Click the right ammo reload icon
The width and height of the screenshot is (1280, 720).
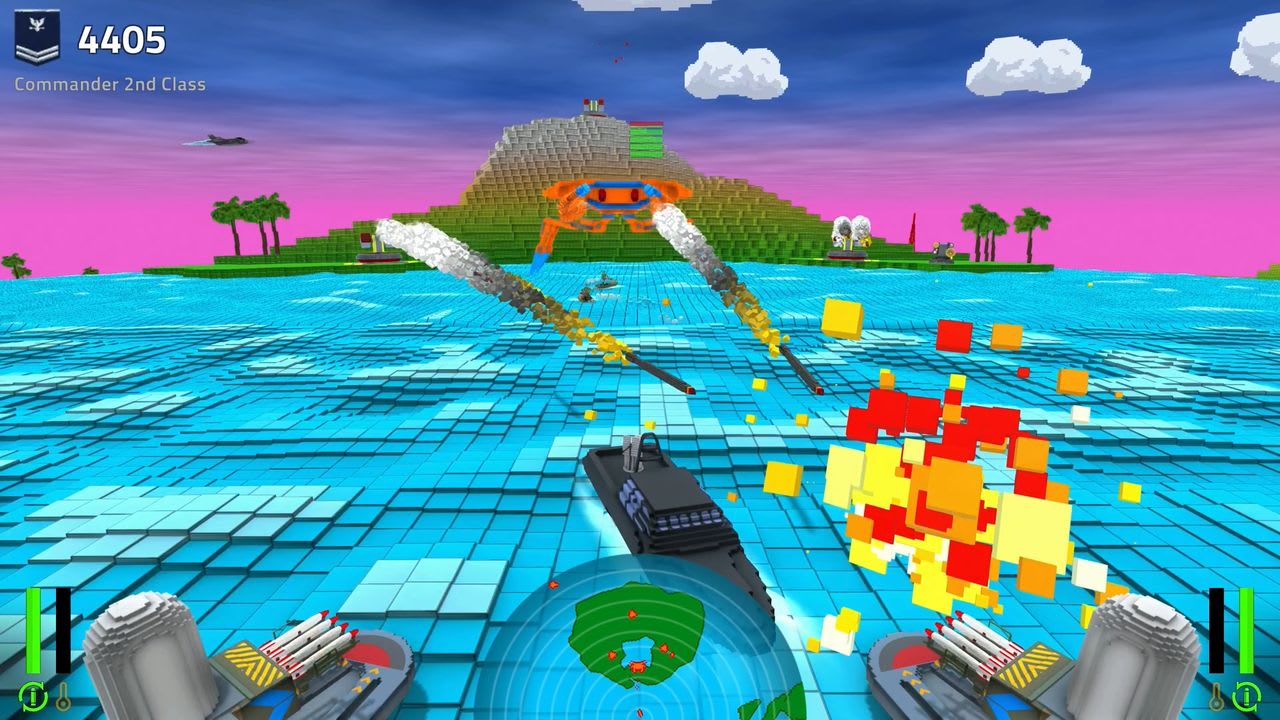[1247, 697]
